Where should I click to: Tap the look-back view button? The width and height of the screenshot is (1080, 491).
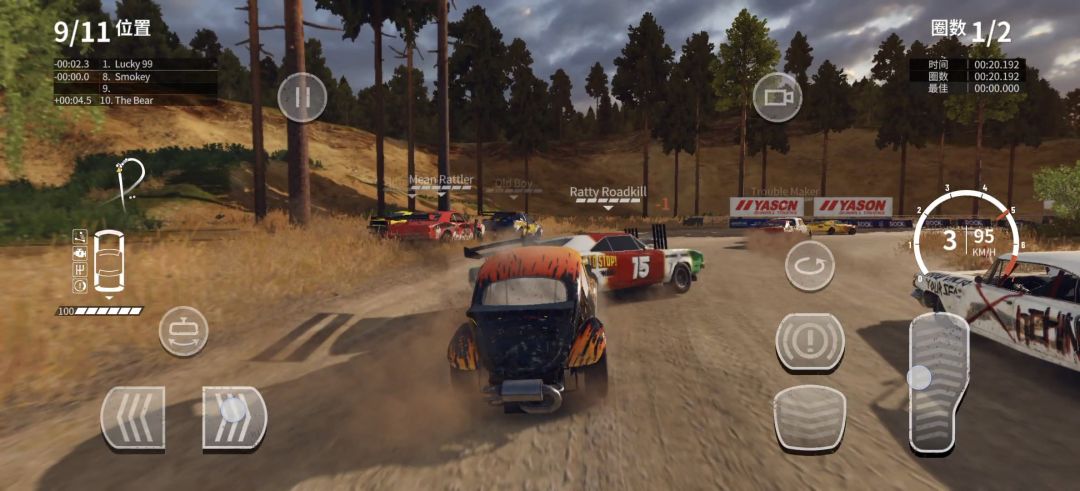[183, 331]
